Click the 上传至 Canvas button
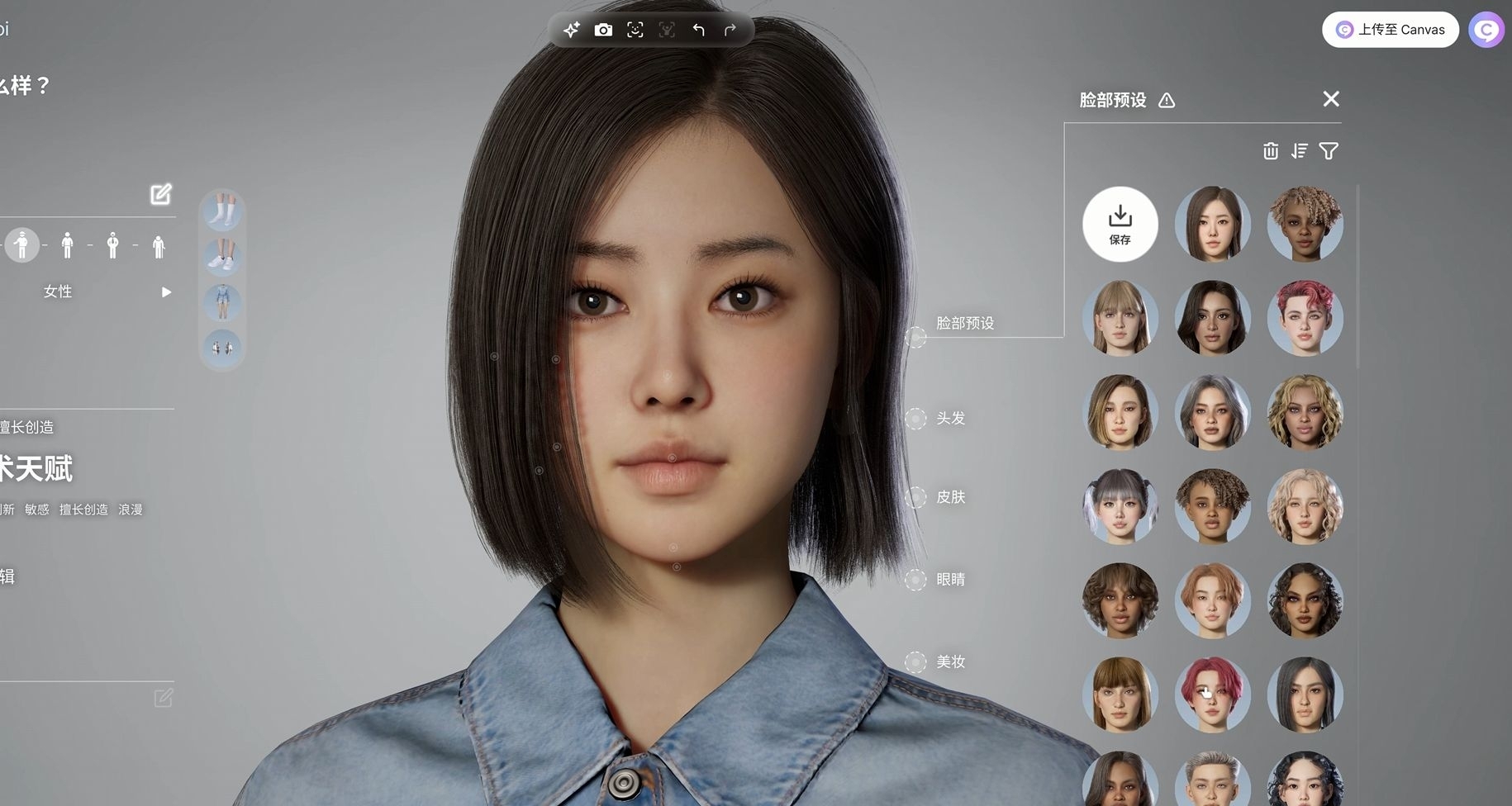 point(1391,29)
